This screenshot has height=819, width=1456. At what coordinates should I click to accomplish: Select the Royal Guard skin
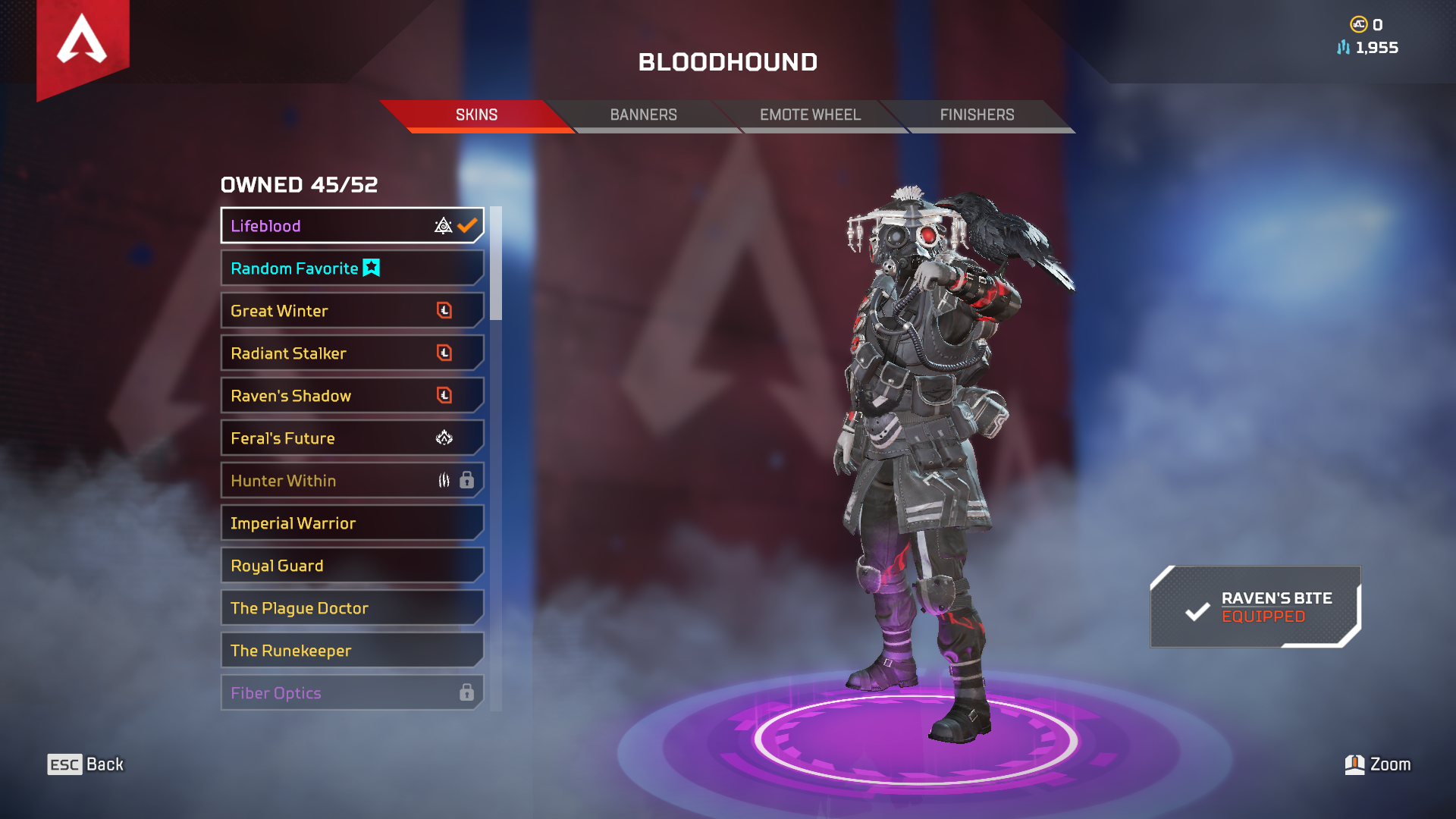pos(318,565)
